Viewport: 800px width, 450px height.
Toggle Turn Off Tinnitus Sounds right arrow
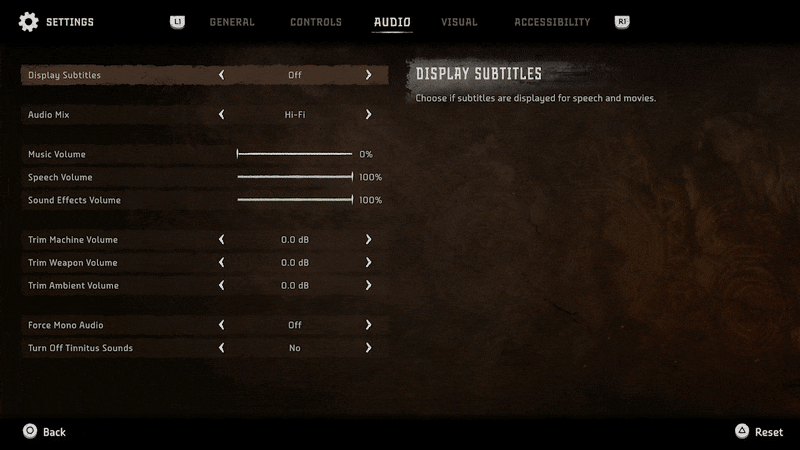click(x=368, y=348)
